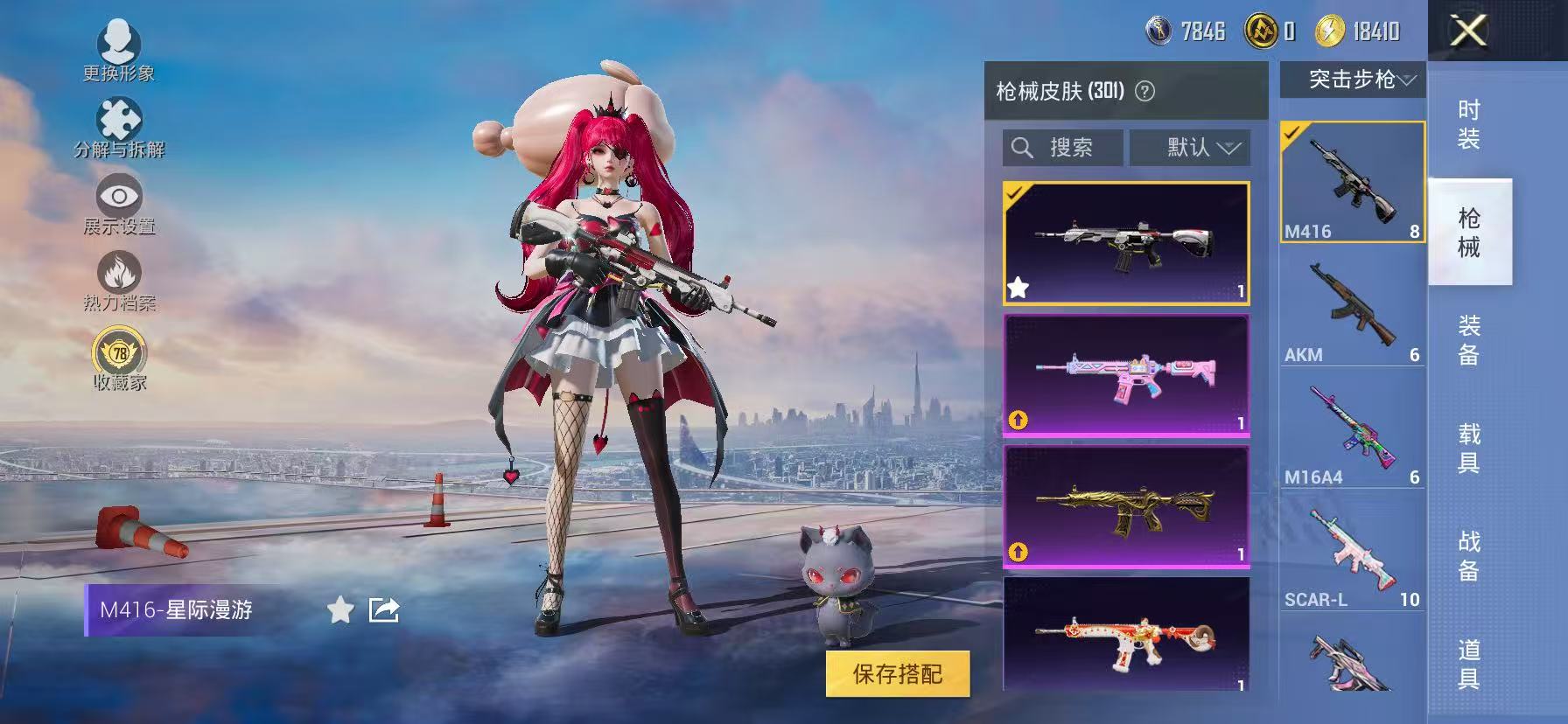
Task: Toggle the favorite star for M416-星际漫游
Action: pos(339,611)
